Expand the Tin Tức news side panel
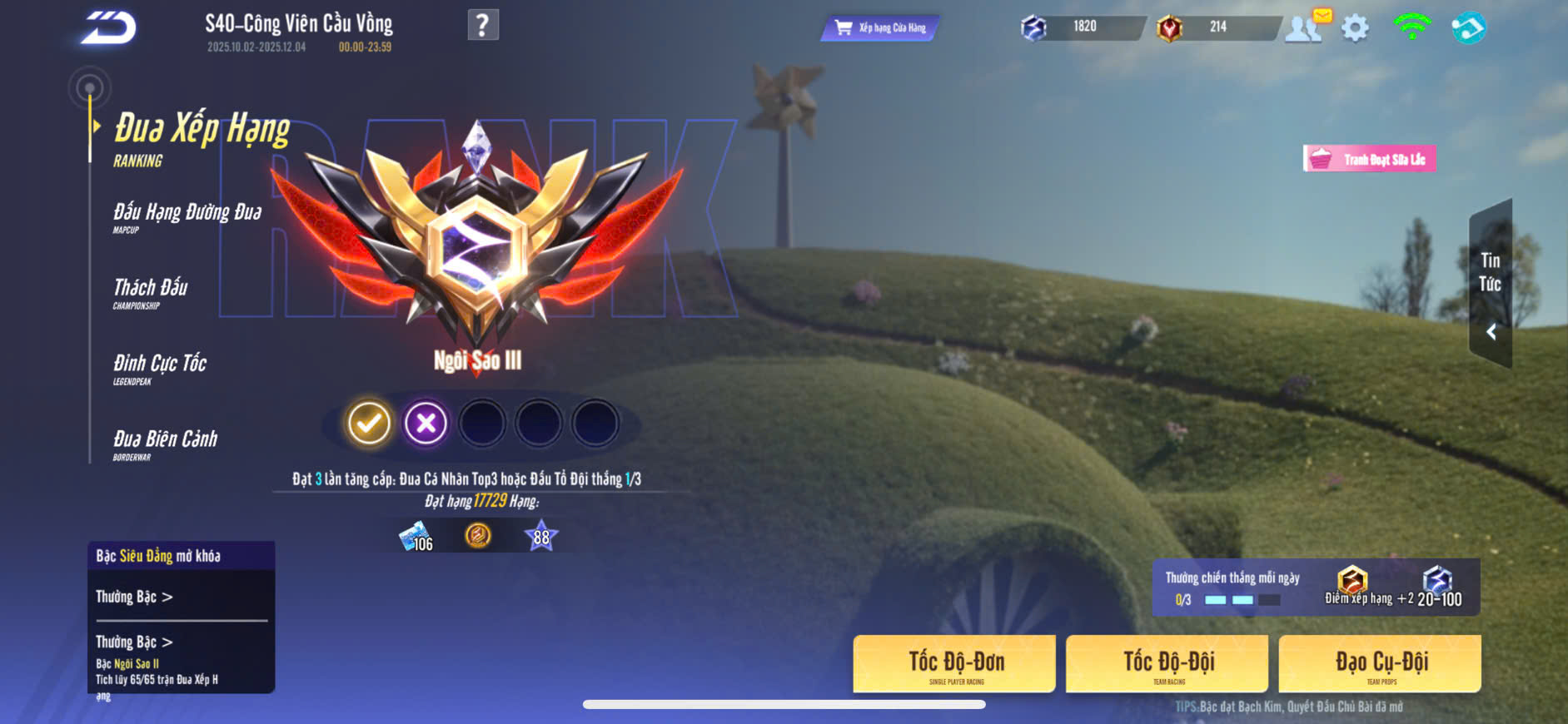1568x724 pixels. click(1491, 284)
